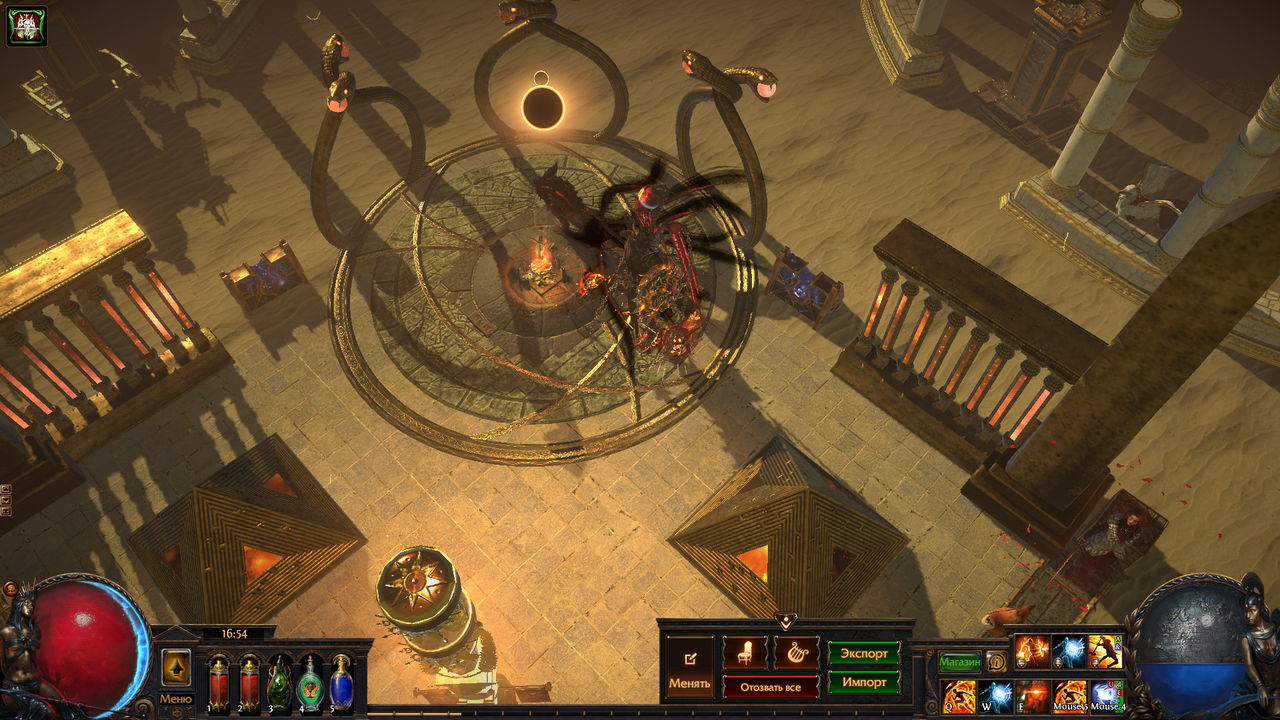
Task: Open the harp music button
Action: [x=796, y=653]
